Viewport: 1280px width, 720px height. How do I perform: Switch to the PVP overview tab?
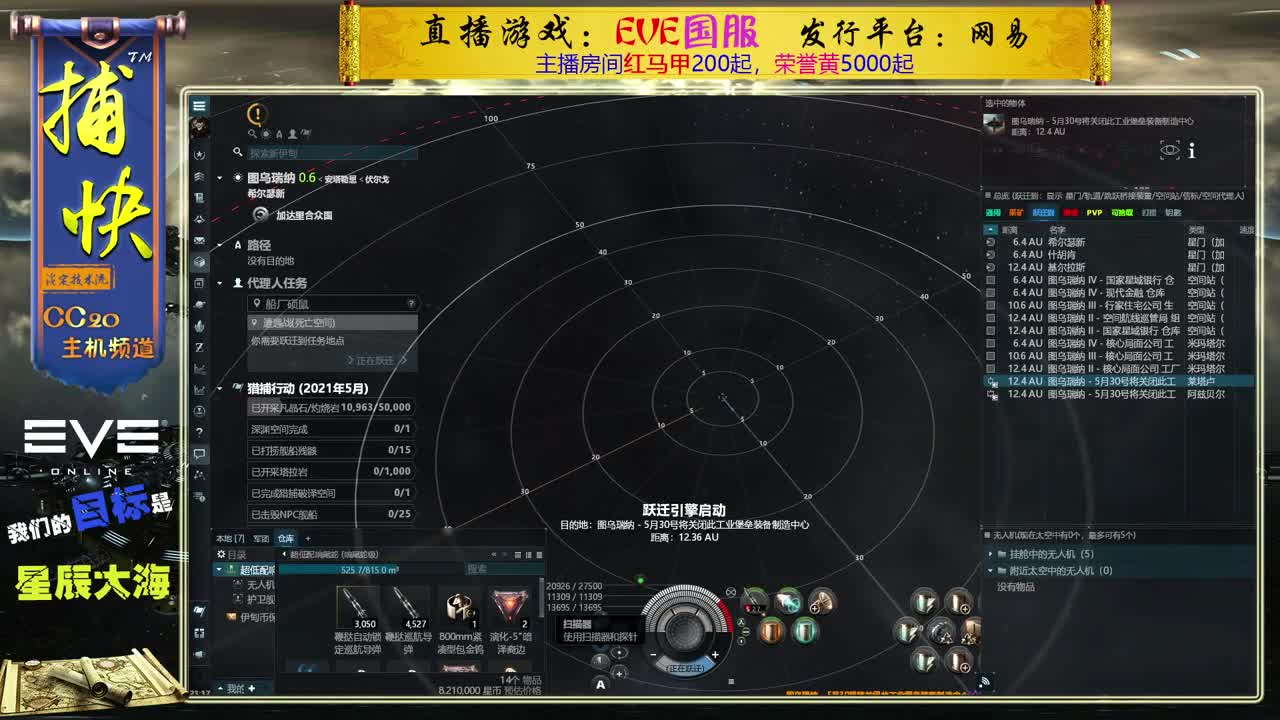click(1094, 213)
